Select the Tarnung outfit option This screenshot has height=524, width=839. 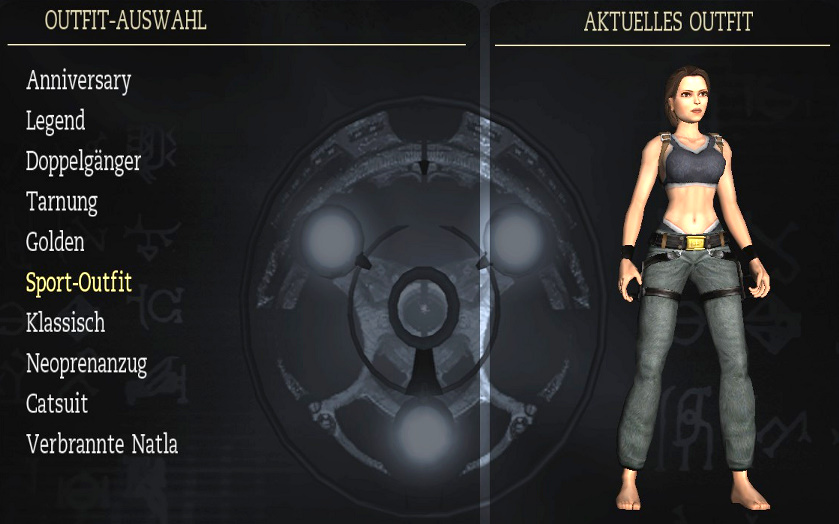click(62, 202)
